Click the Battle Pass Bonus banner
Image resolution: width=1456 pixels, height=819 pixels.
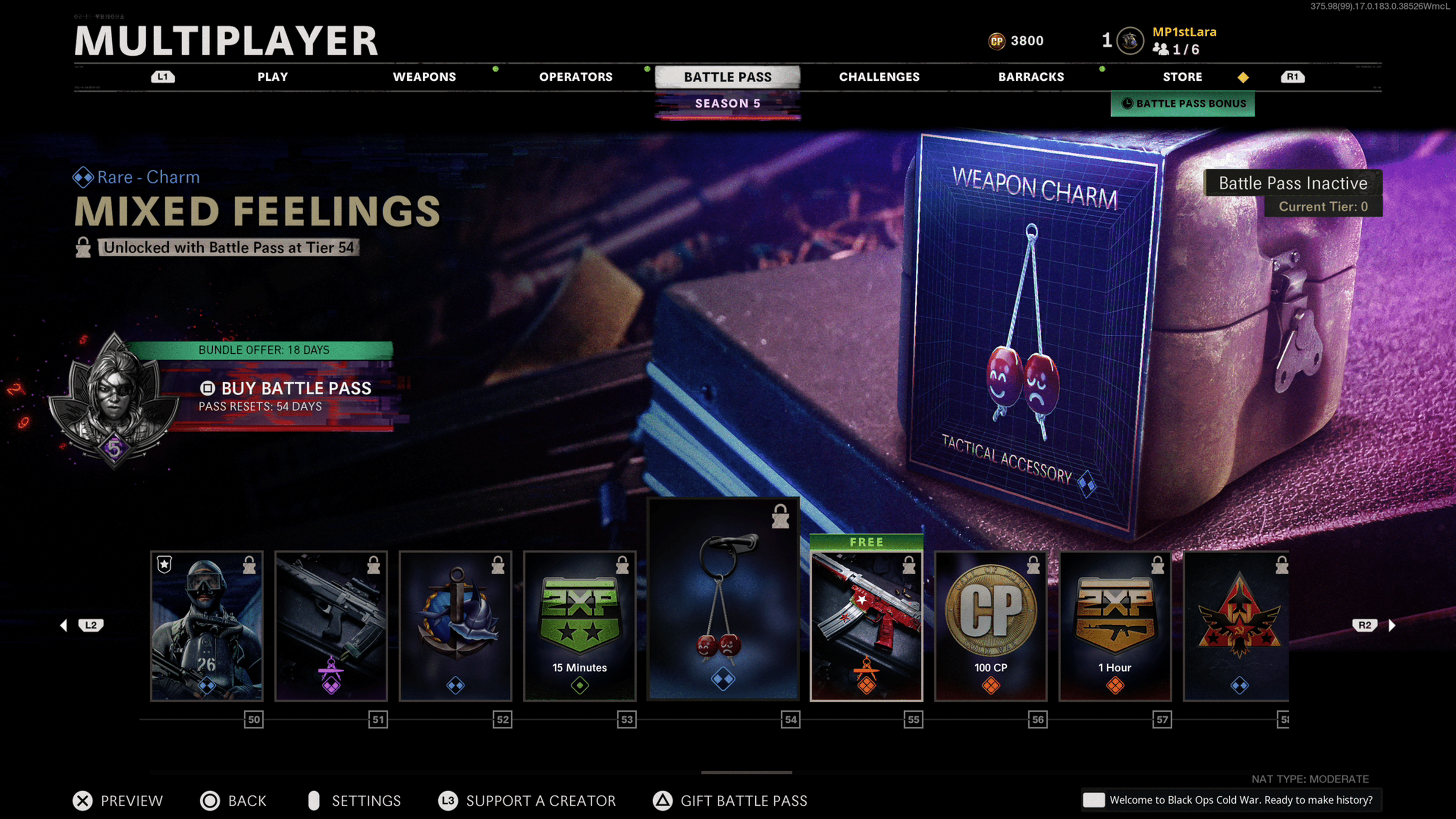(x=1183, y=104)
